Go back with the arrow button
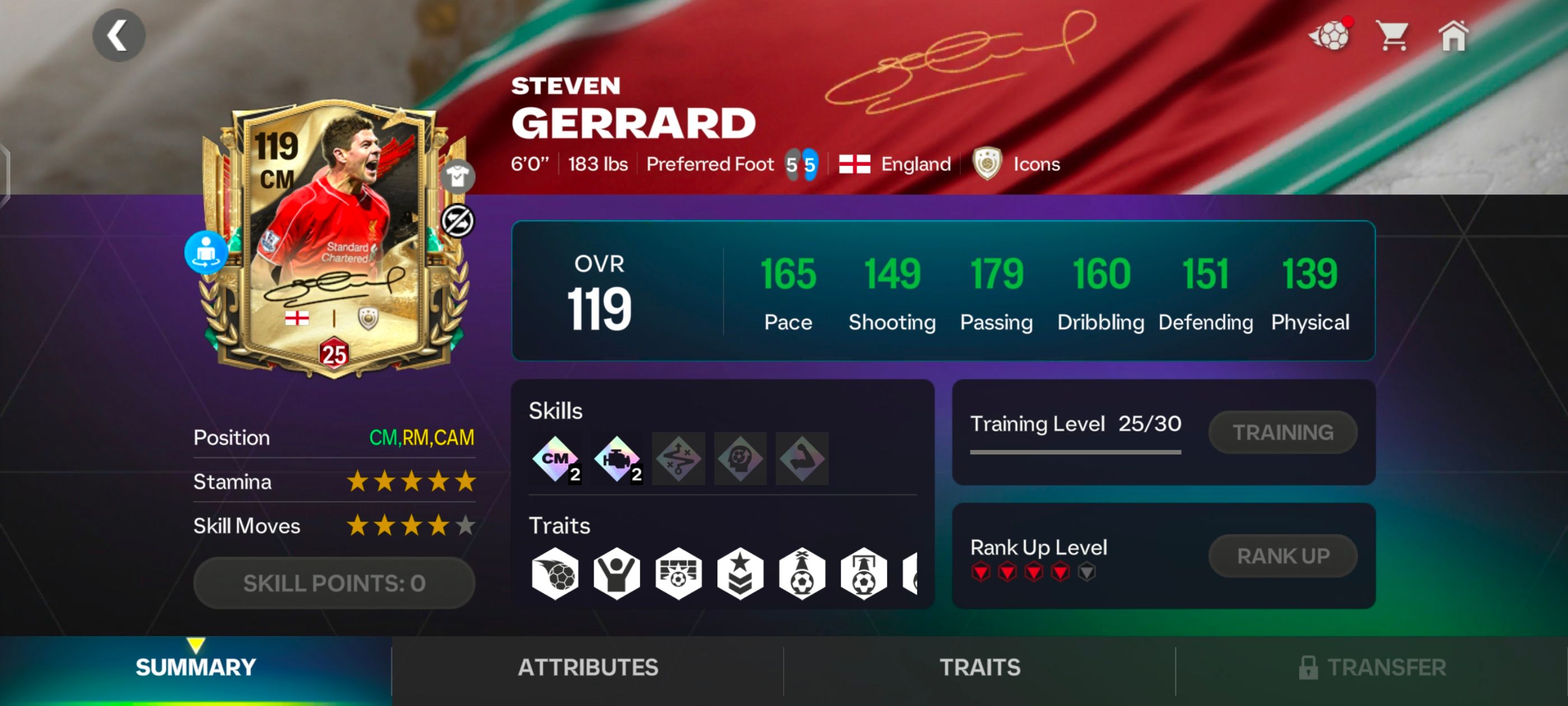 point(120,35)
